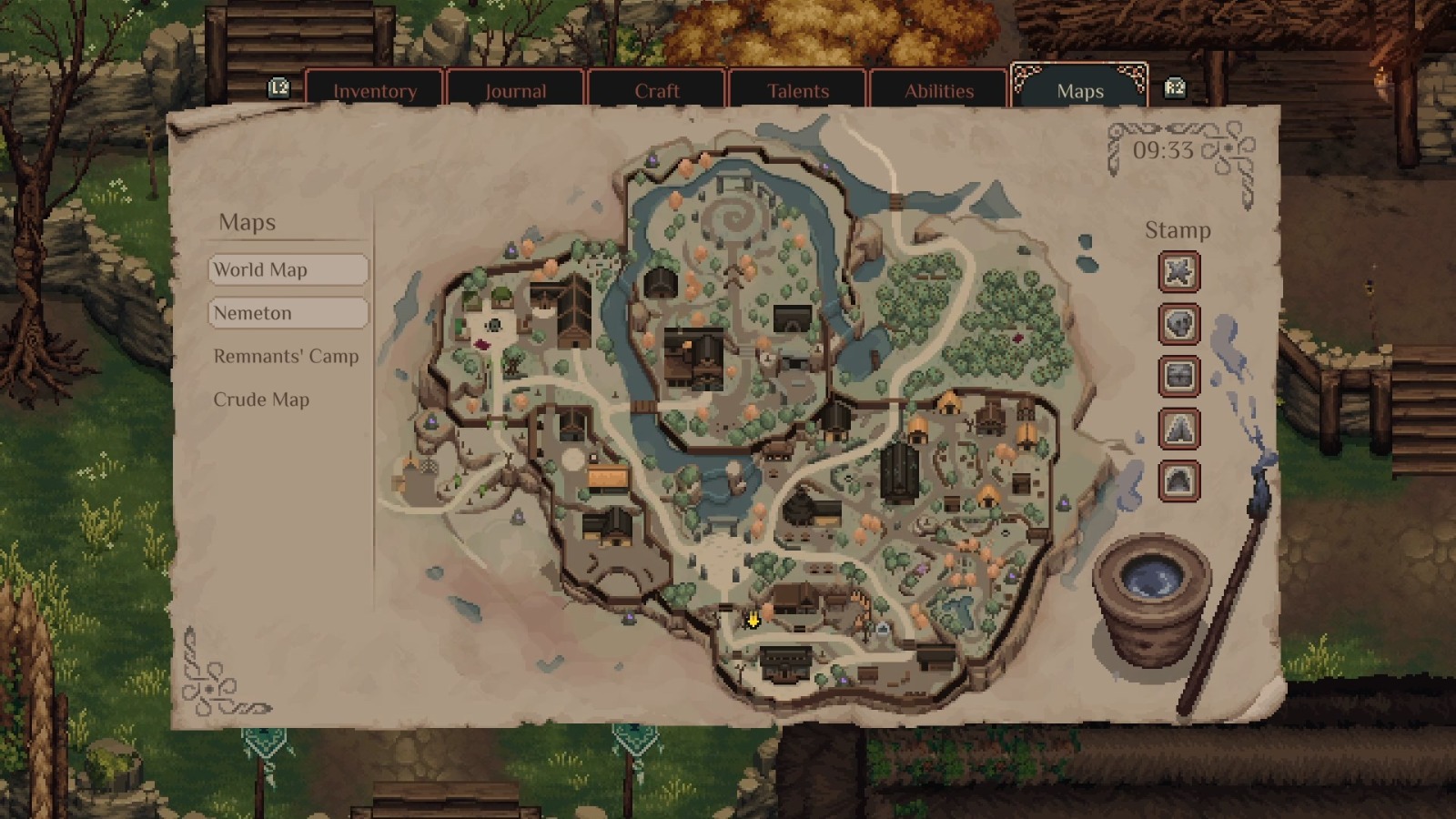Click the 09:33 time display

tap(1164, 151)
